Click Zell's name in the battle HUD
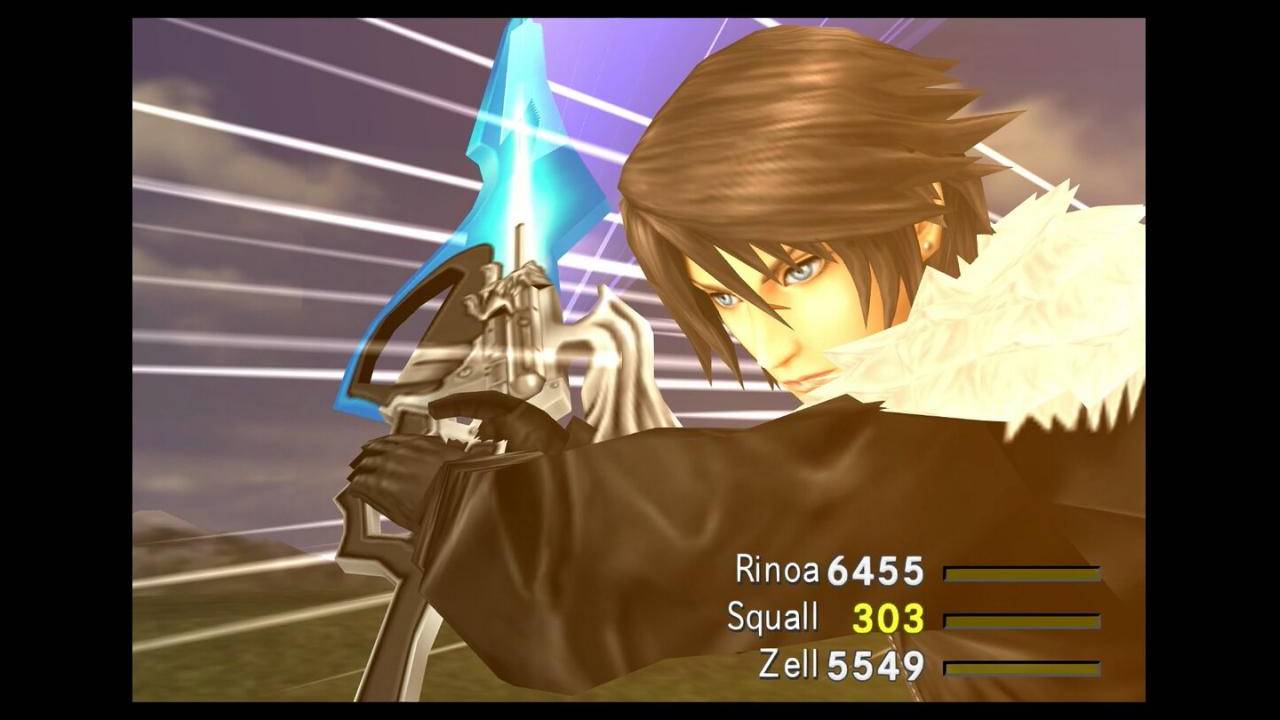The height and width of the screenshot is (720, 1280). pyautogui.click(x=788, y=663)
